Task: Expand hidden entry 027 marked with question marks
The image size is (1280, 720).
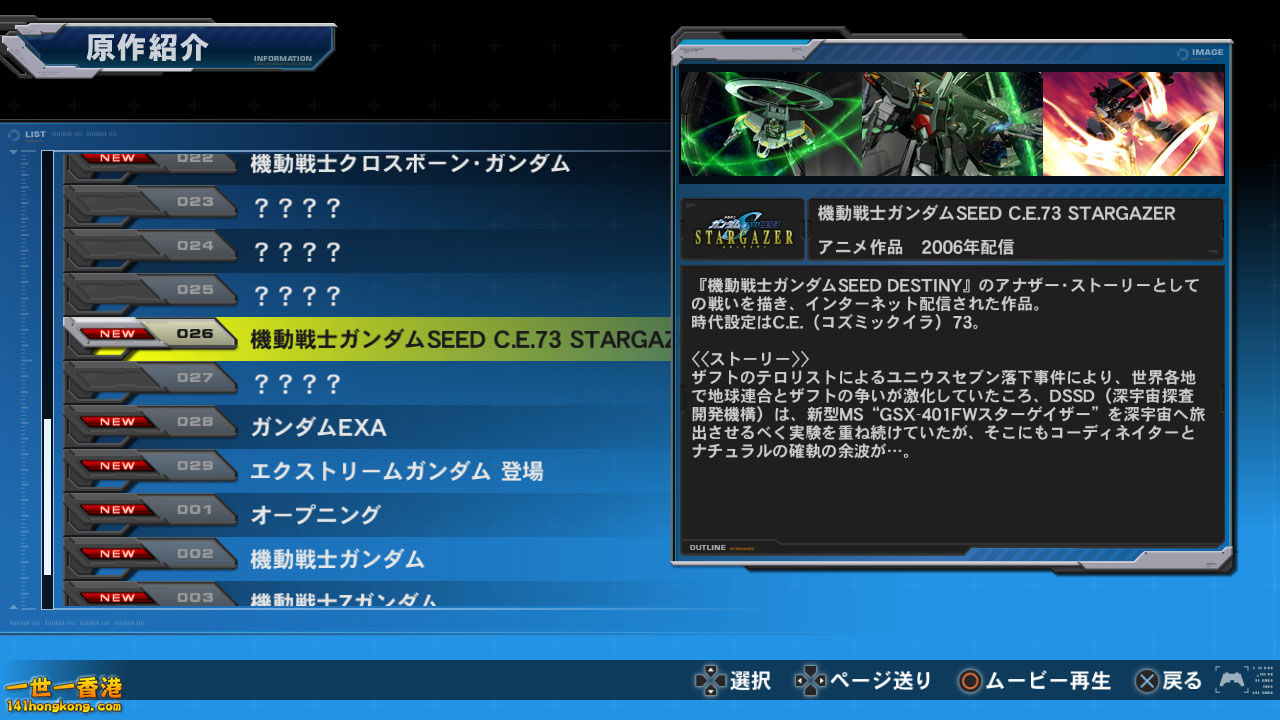Action: pos(300,378)
